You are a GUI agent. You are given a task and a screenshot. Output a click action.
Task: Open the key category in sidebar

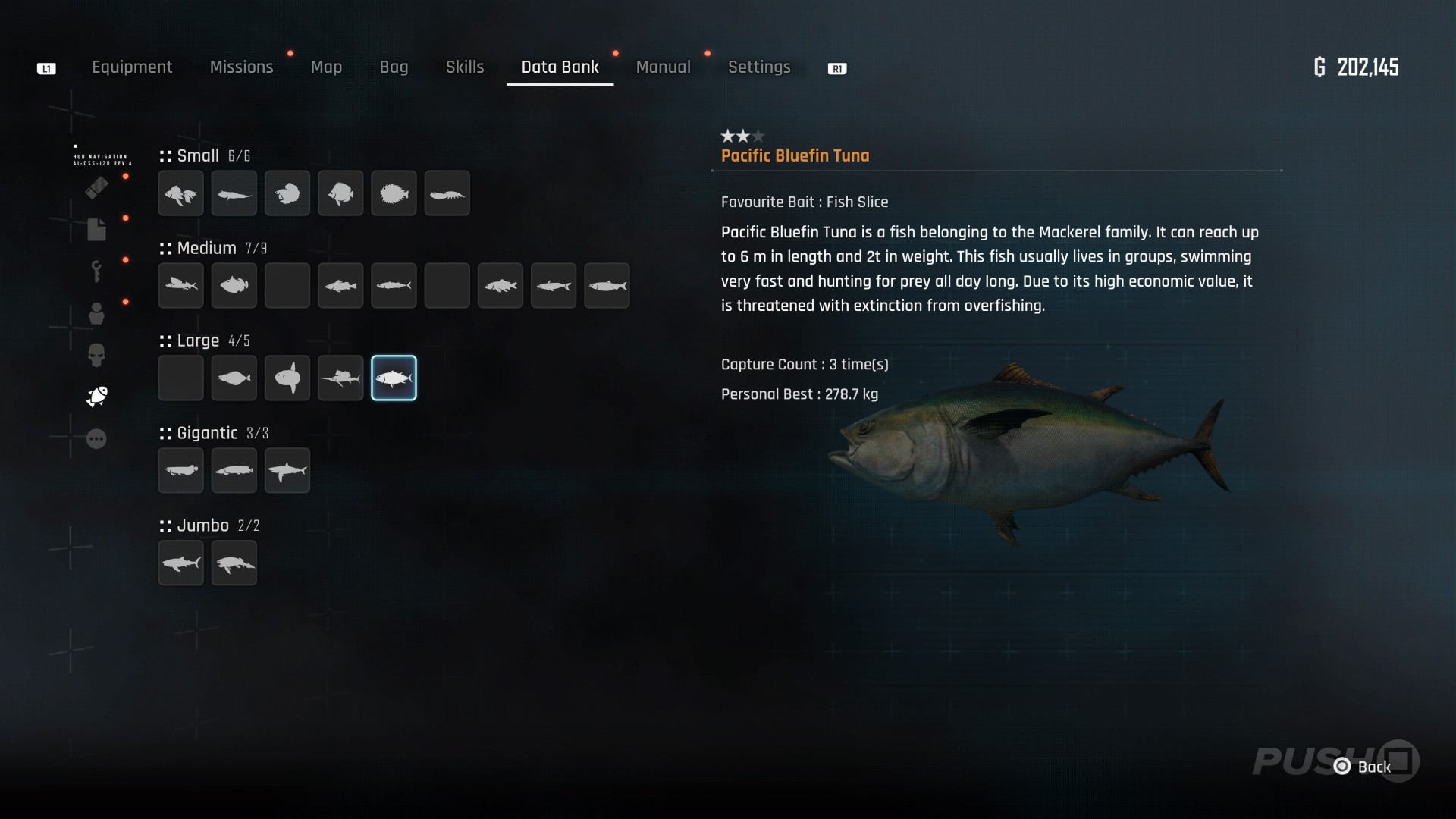(x=96, y=271)
